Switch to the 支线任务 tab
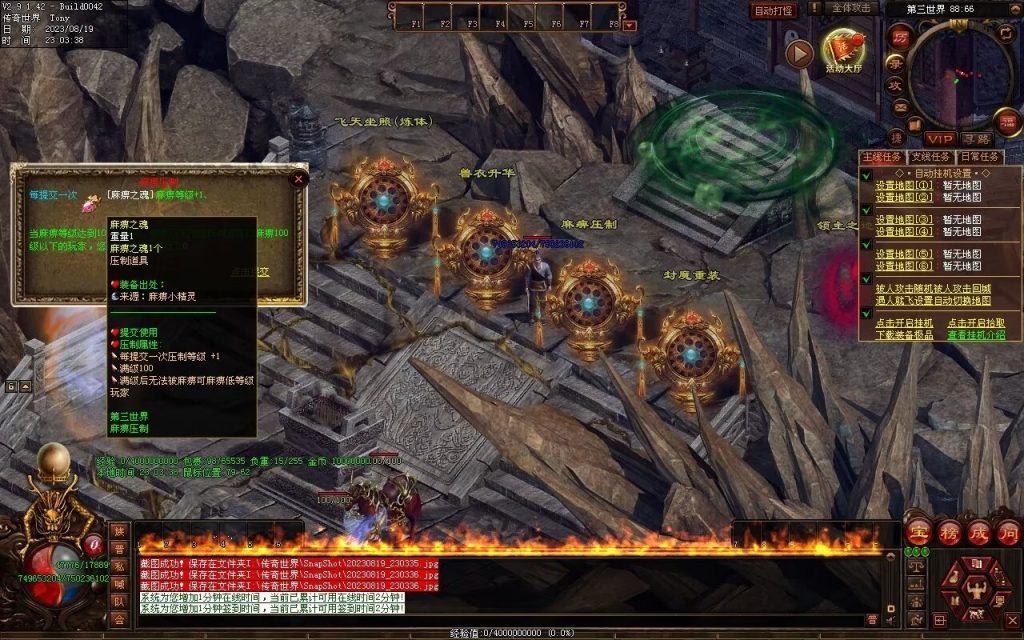1024x640 pixels. (x=931, y=157)
